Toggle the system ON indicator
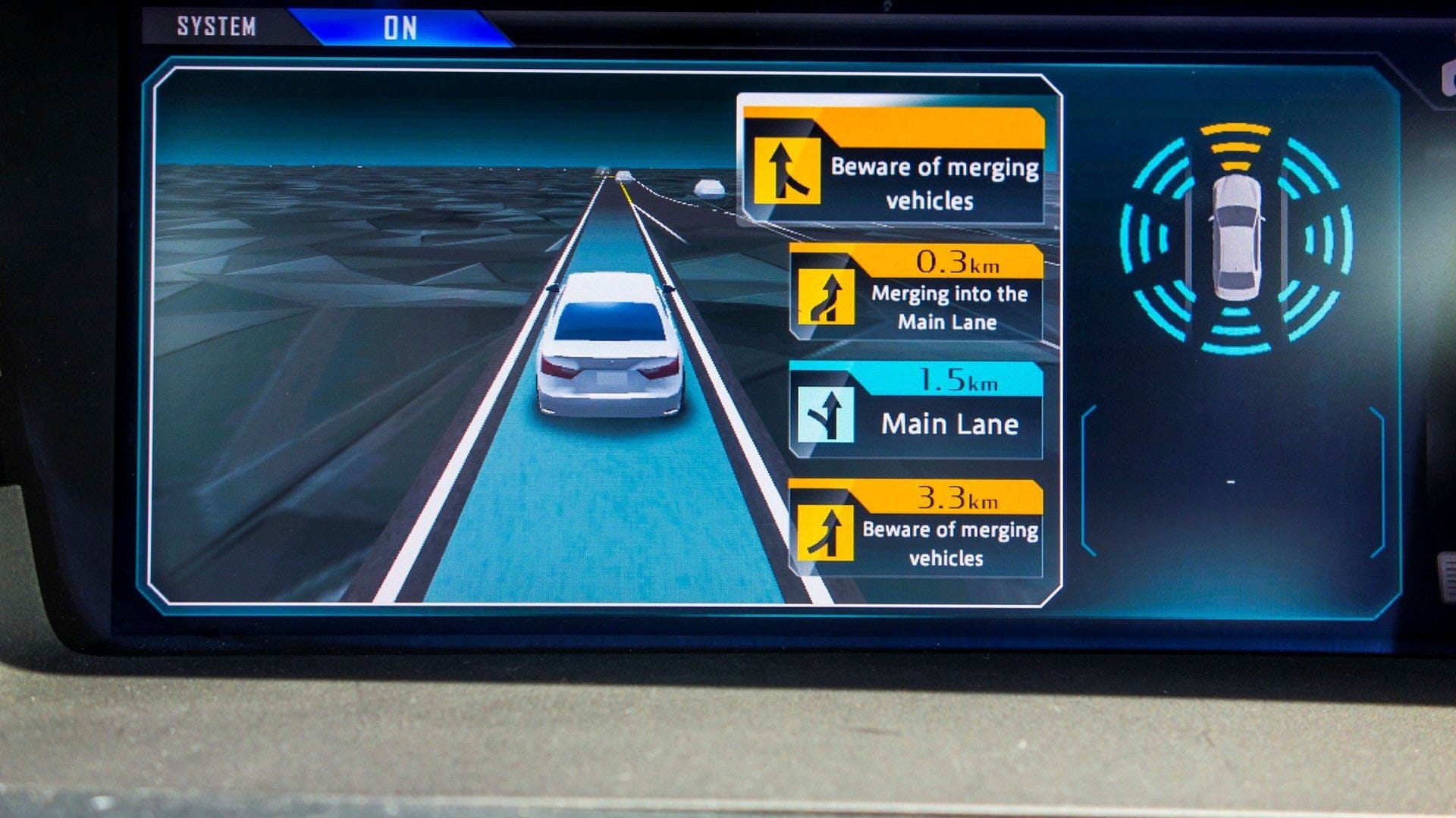Viewport: 1456px width, 818px height. click(x=400, y=24)
